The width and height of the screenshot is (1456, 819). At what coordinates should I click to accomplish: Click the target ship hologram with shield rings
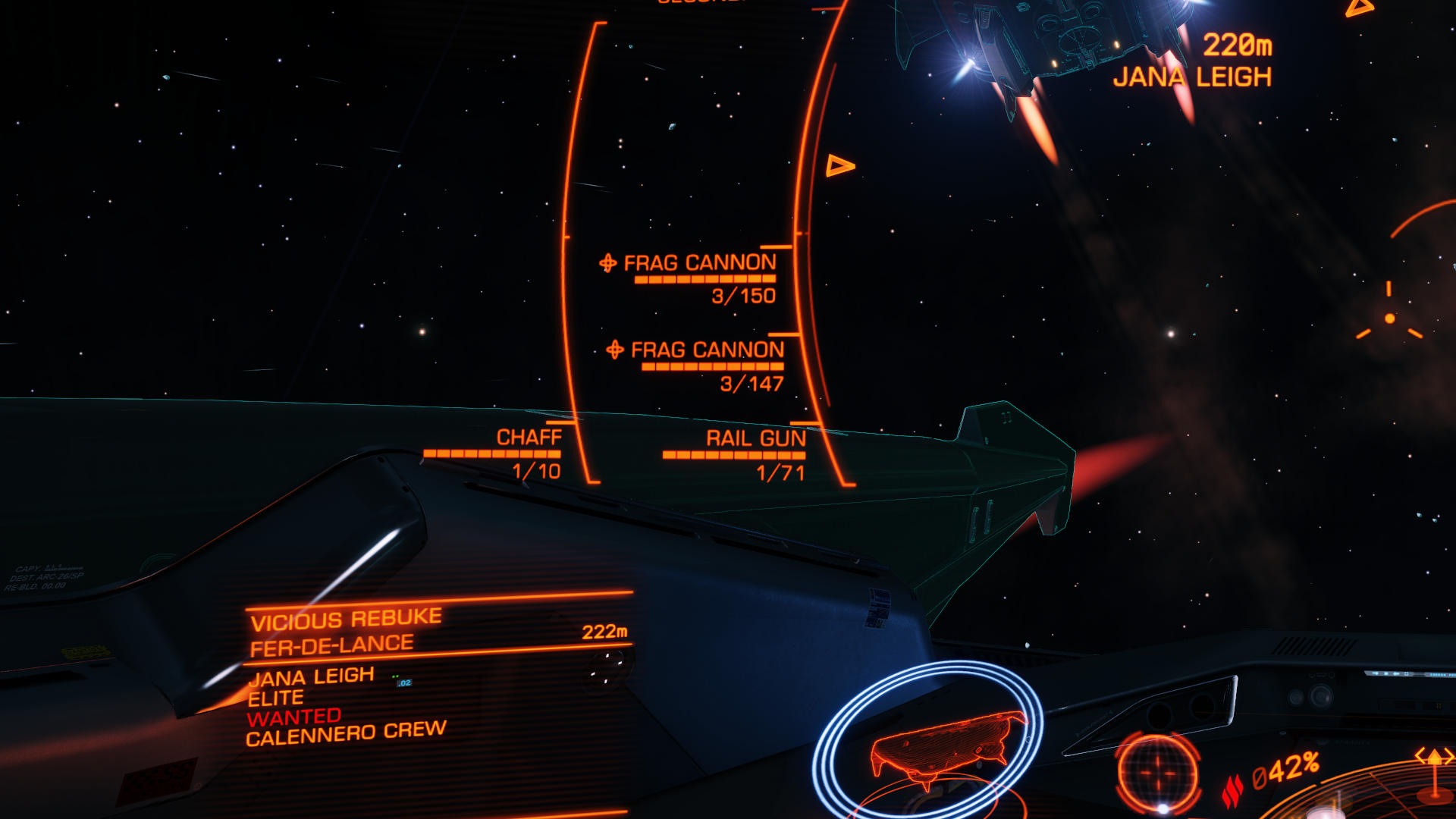pyautogui.click(x=942, y=747)
